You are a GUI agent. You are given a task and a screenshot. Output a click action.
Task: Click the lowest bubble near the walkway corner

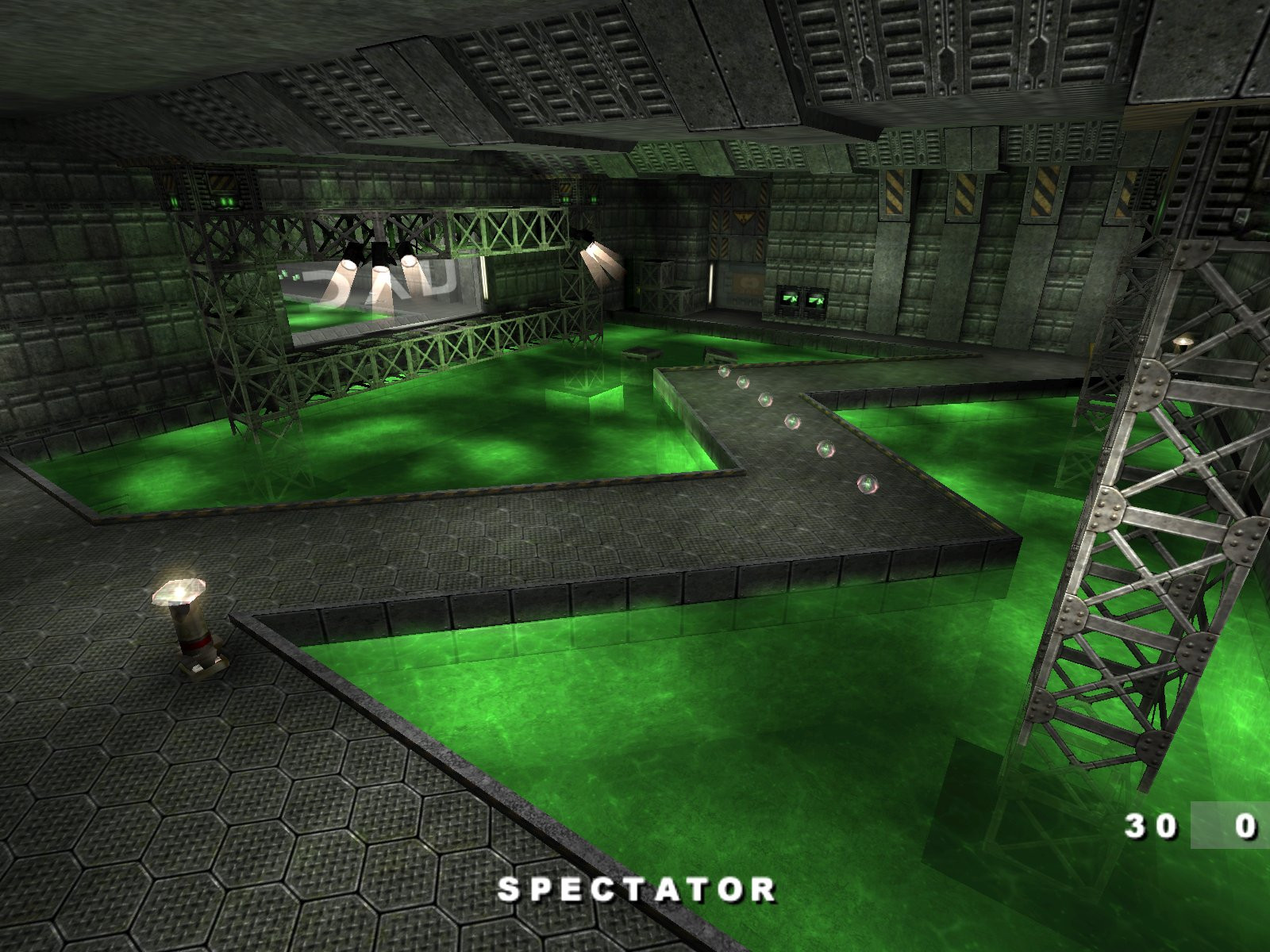coord(868,483)
